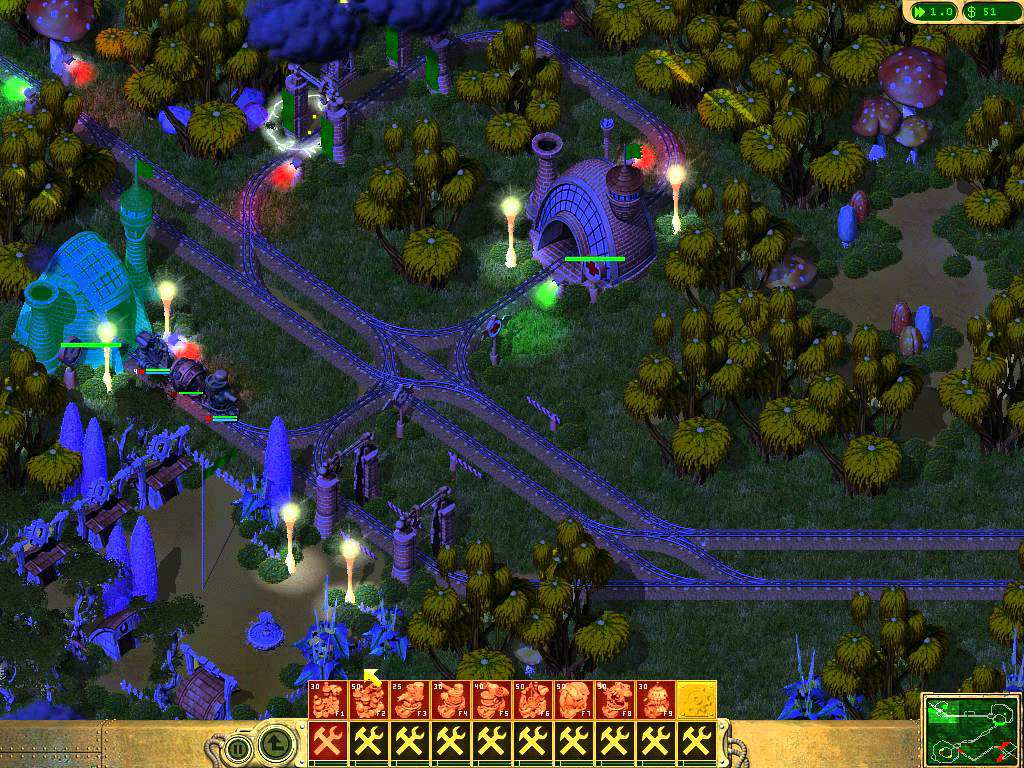The image size is (1024, 768).
Task: Click the yellow gear slot after F9
Action: [x=696, y=700]
